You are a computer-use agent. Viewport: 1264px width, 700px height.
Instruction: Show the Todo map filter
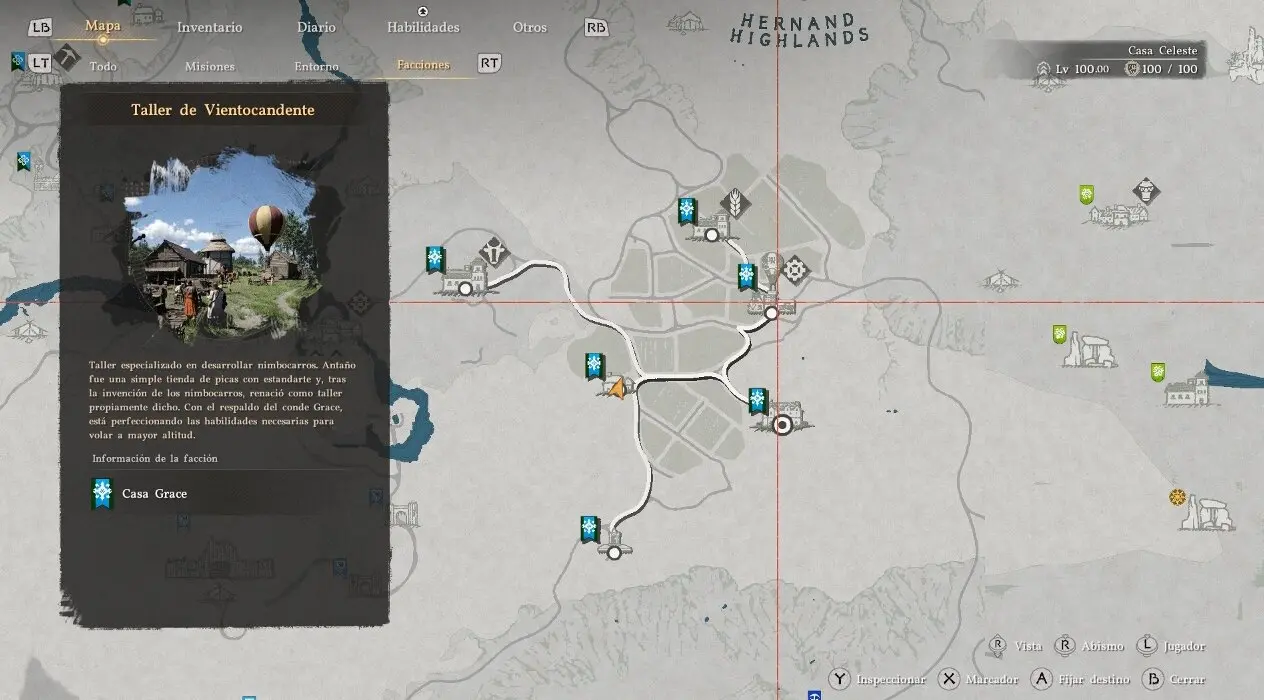click(x=103, y=66)
